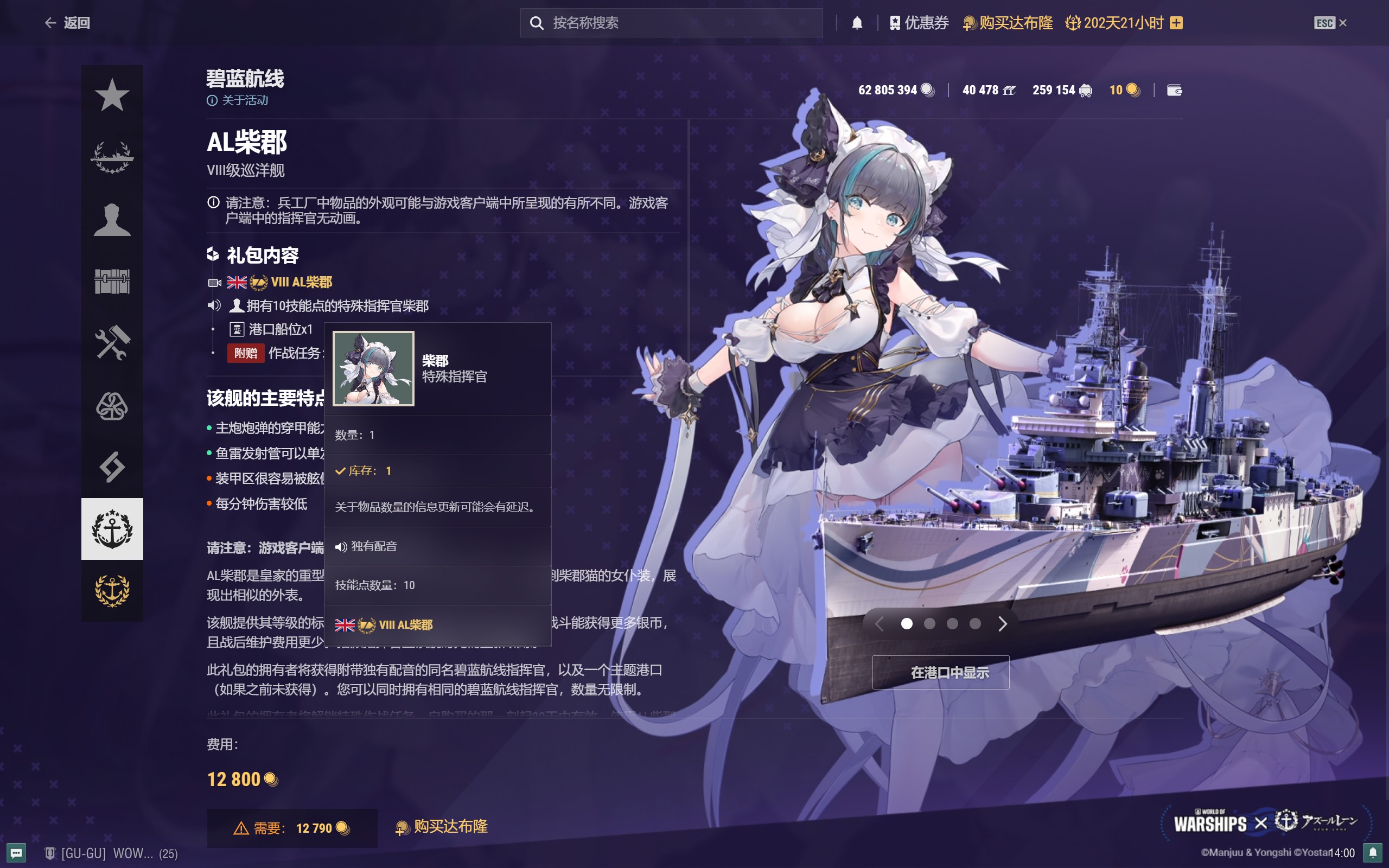The height and width of the screenshot is (868, 1389).
Task: Click the search field 按名称搜索
Action: tap(672, 22)
